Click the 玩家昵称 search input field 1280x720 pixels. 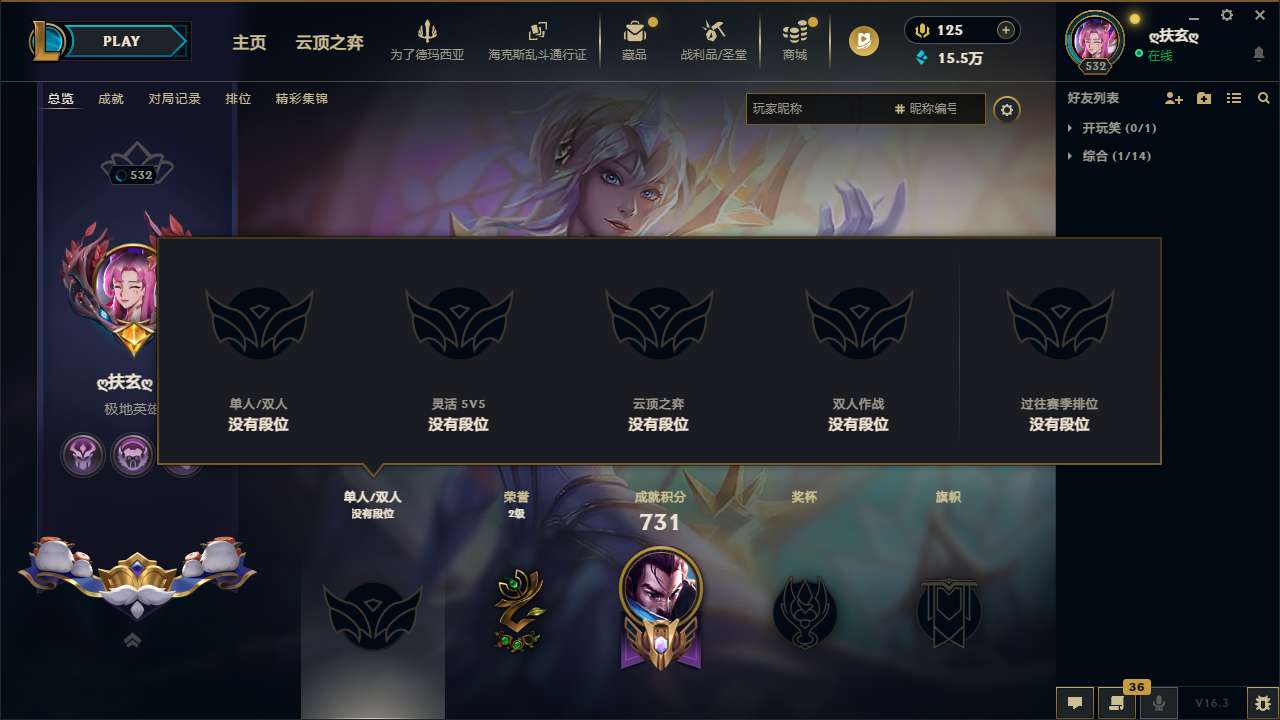[810, 109]
